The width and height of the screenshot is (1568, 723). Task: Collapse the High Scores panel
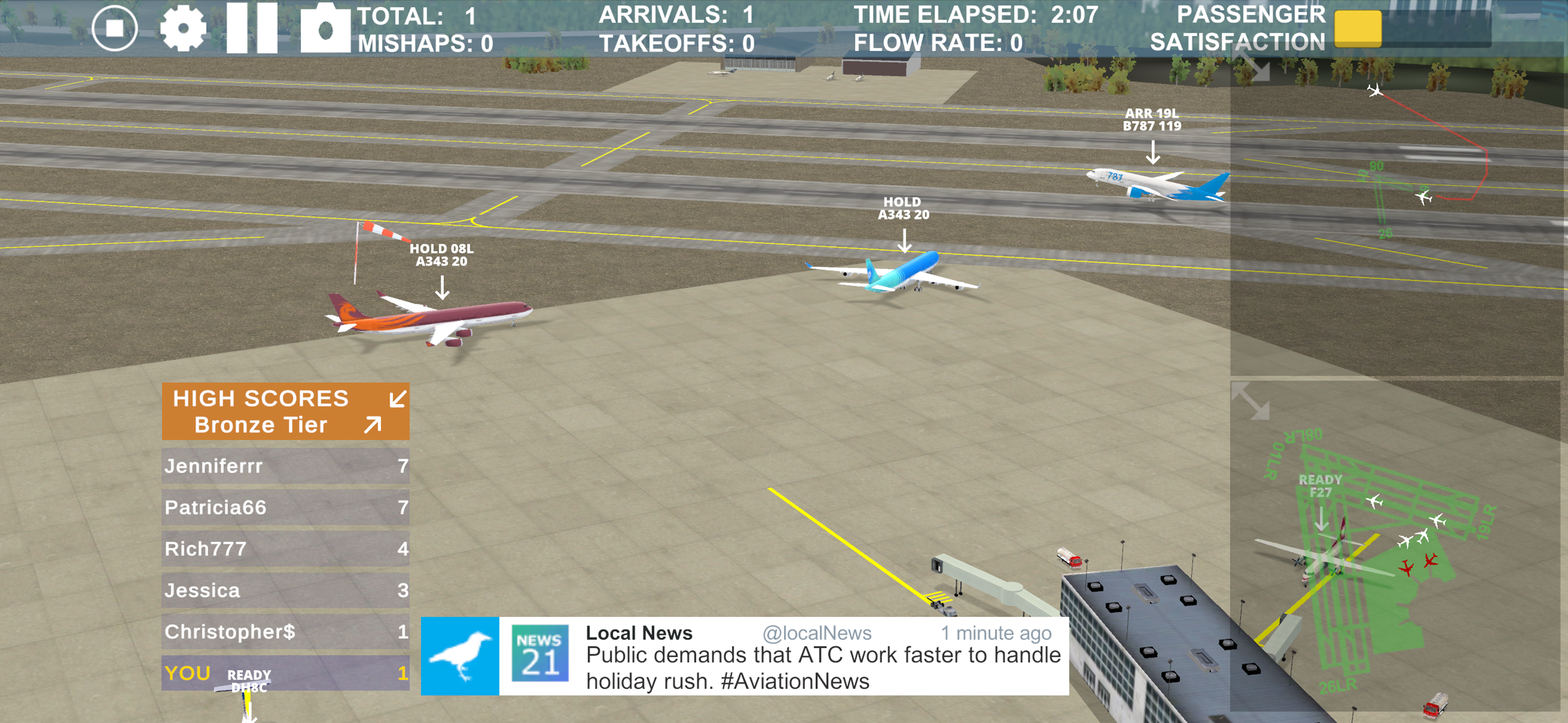(x=398, y=397)
